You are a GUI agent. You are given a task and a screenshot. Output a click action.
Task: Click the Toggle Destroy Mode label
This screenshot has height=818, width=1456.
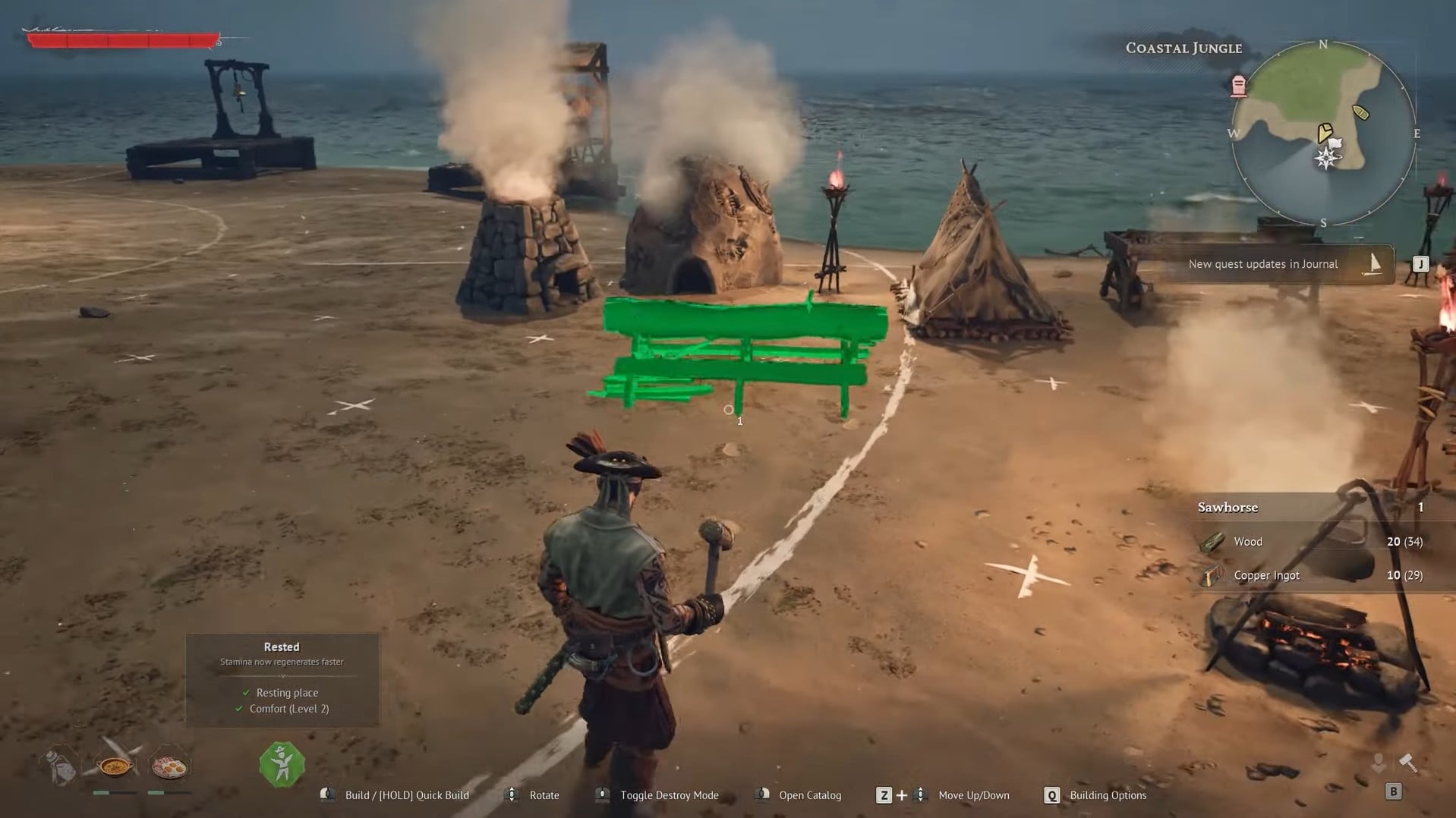[669, 795]
